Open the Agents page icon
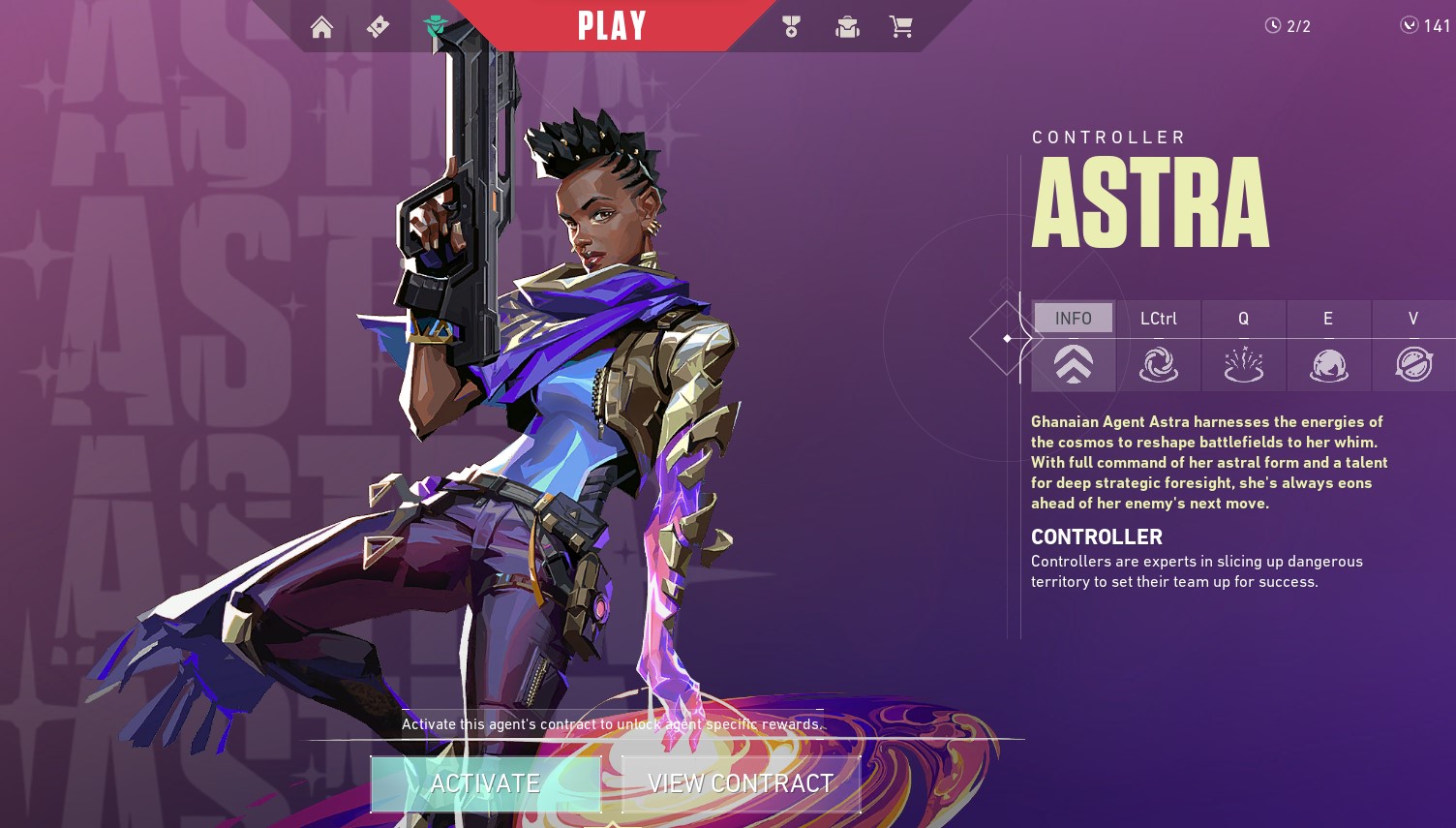Viewport: 1456px width, 828px height. [x=434, y=26]
